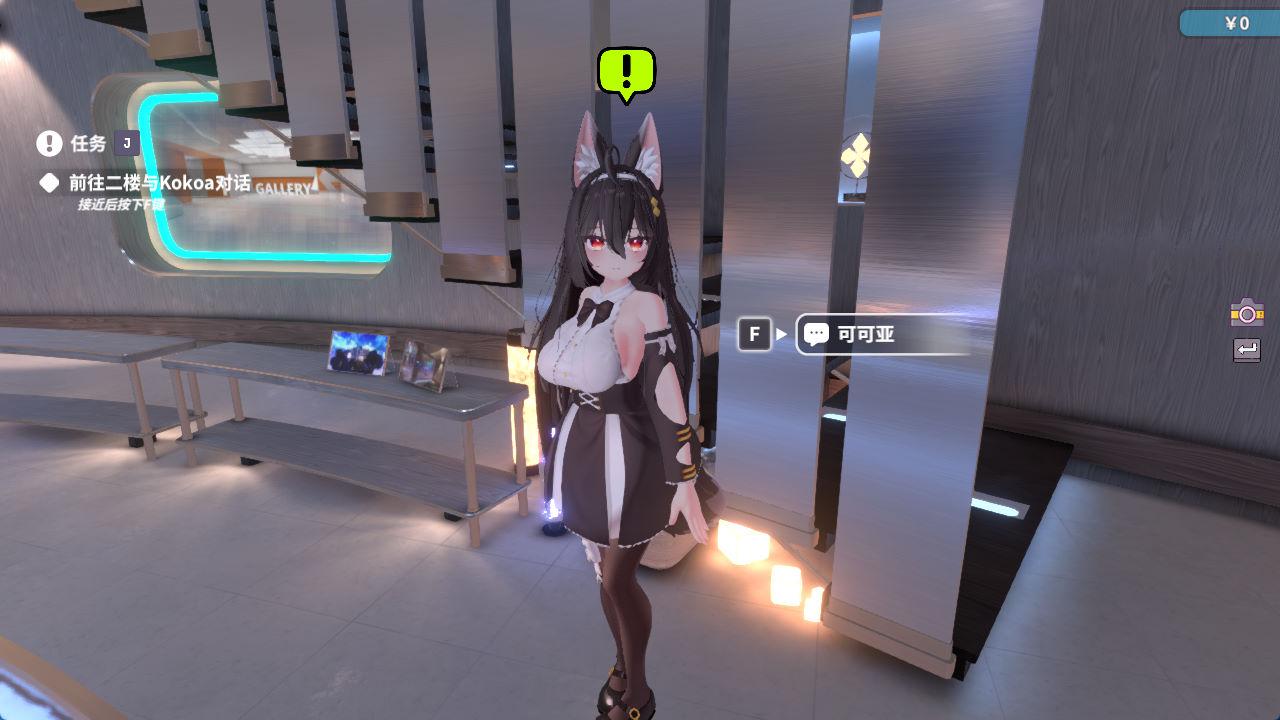Open the camera photo mode icon
The width and height of the screenshot is (1280, 720).
[1247, 313]
